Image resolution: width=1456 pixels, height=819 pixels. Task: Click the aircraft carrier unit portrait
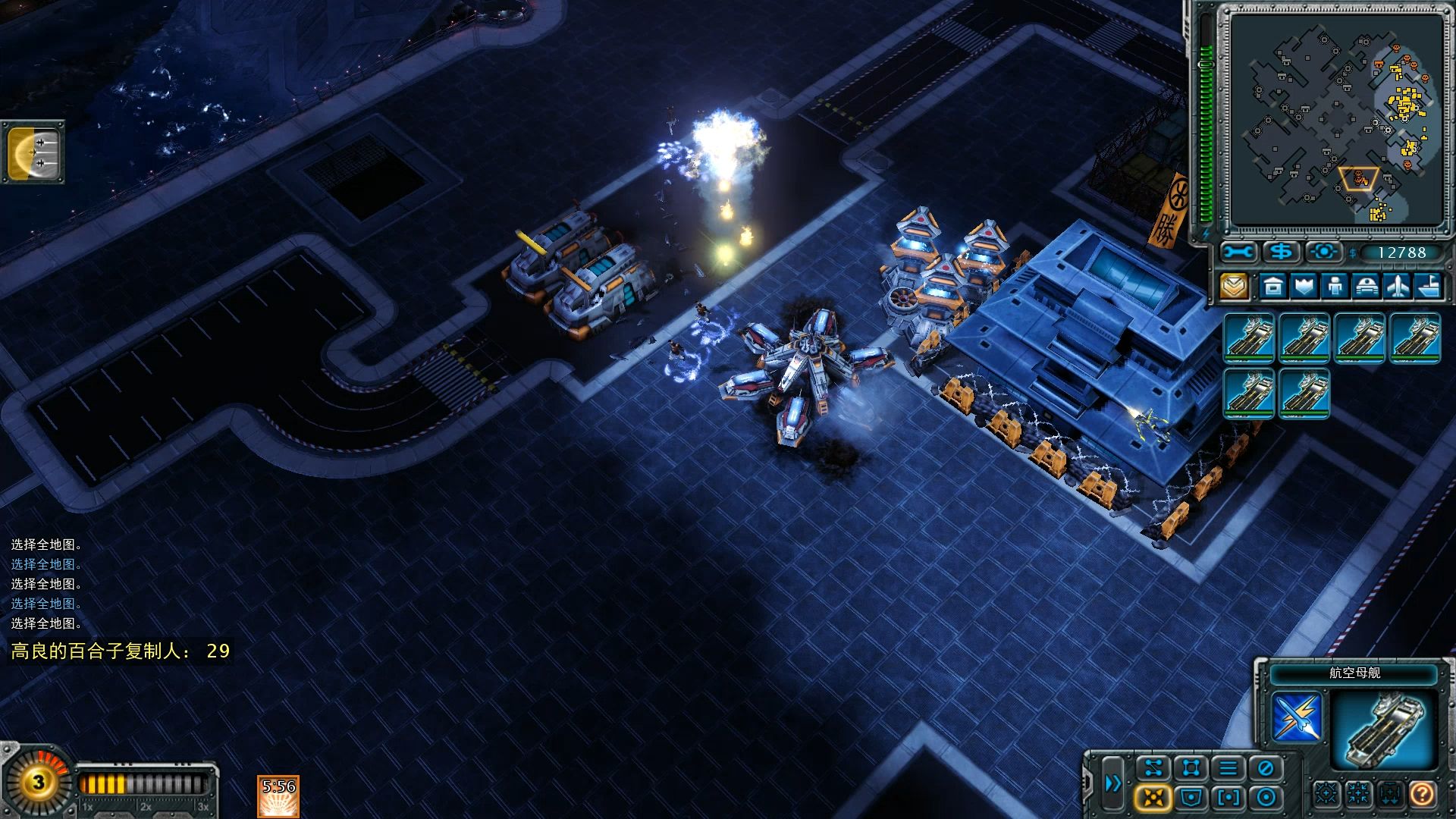coord(1384,730)
